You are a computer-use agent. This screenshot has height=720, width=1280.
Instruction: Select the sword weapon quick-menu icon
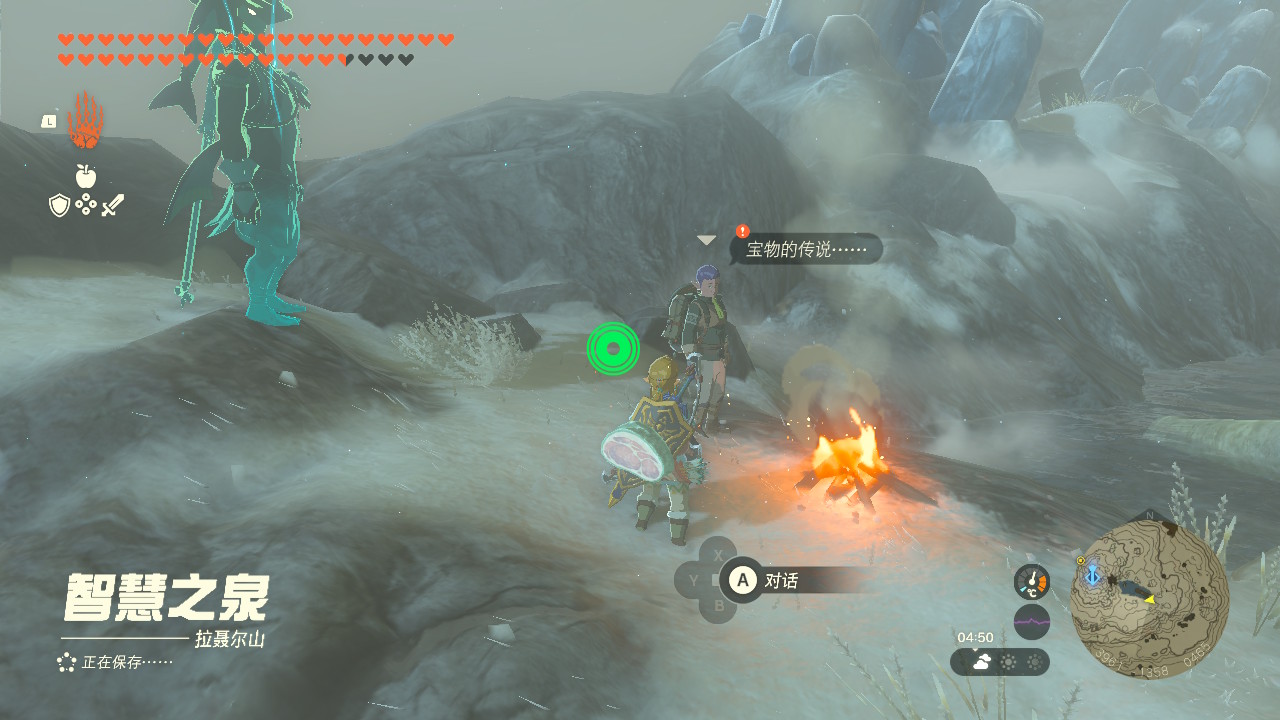(112, 206)
